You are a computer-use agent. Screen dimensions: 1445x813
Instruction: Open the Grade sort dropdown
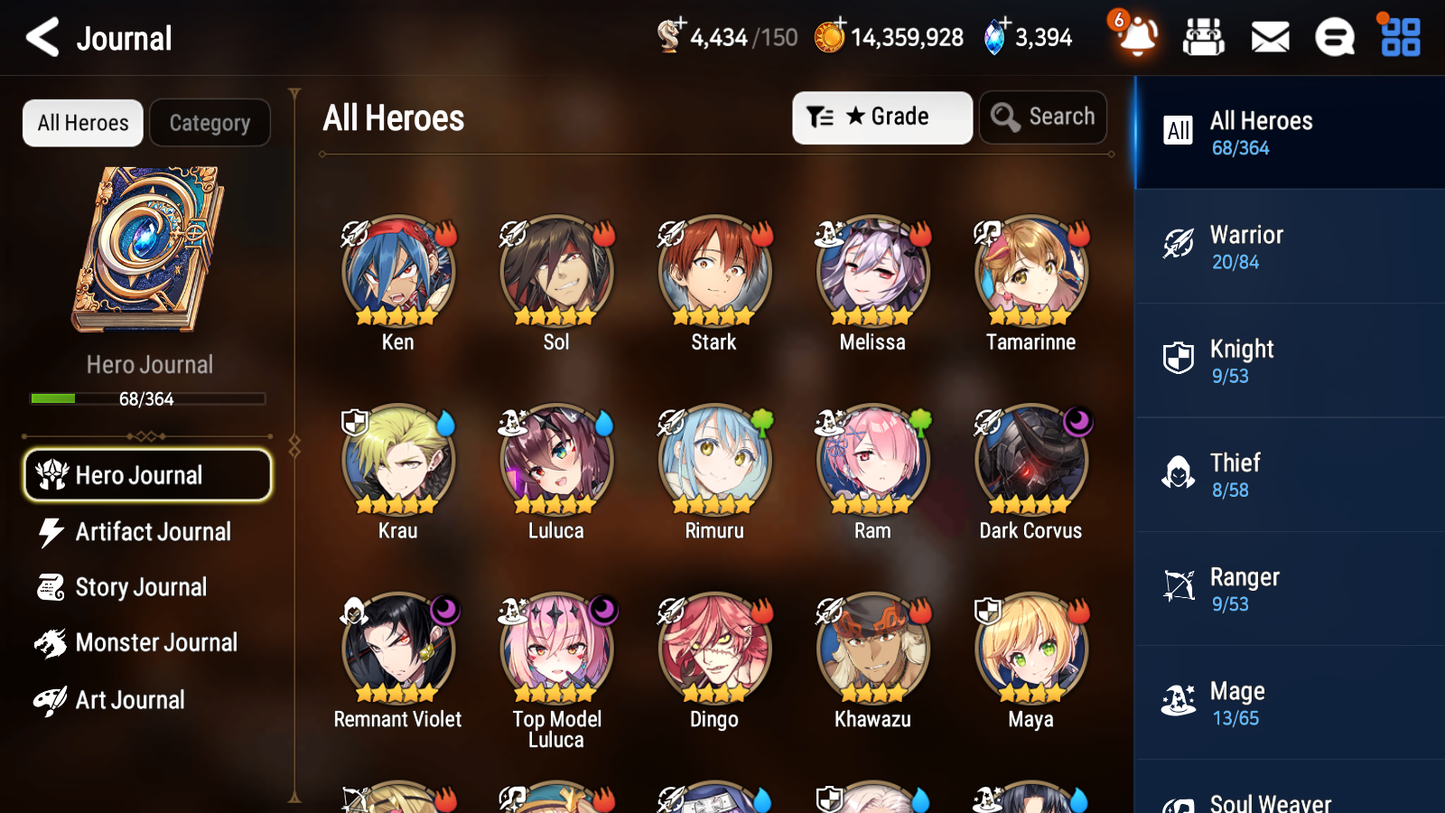click(882, 117)
